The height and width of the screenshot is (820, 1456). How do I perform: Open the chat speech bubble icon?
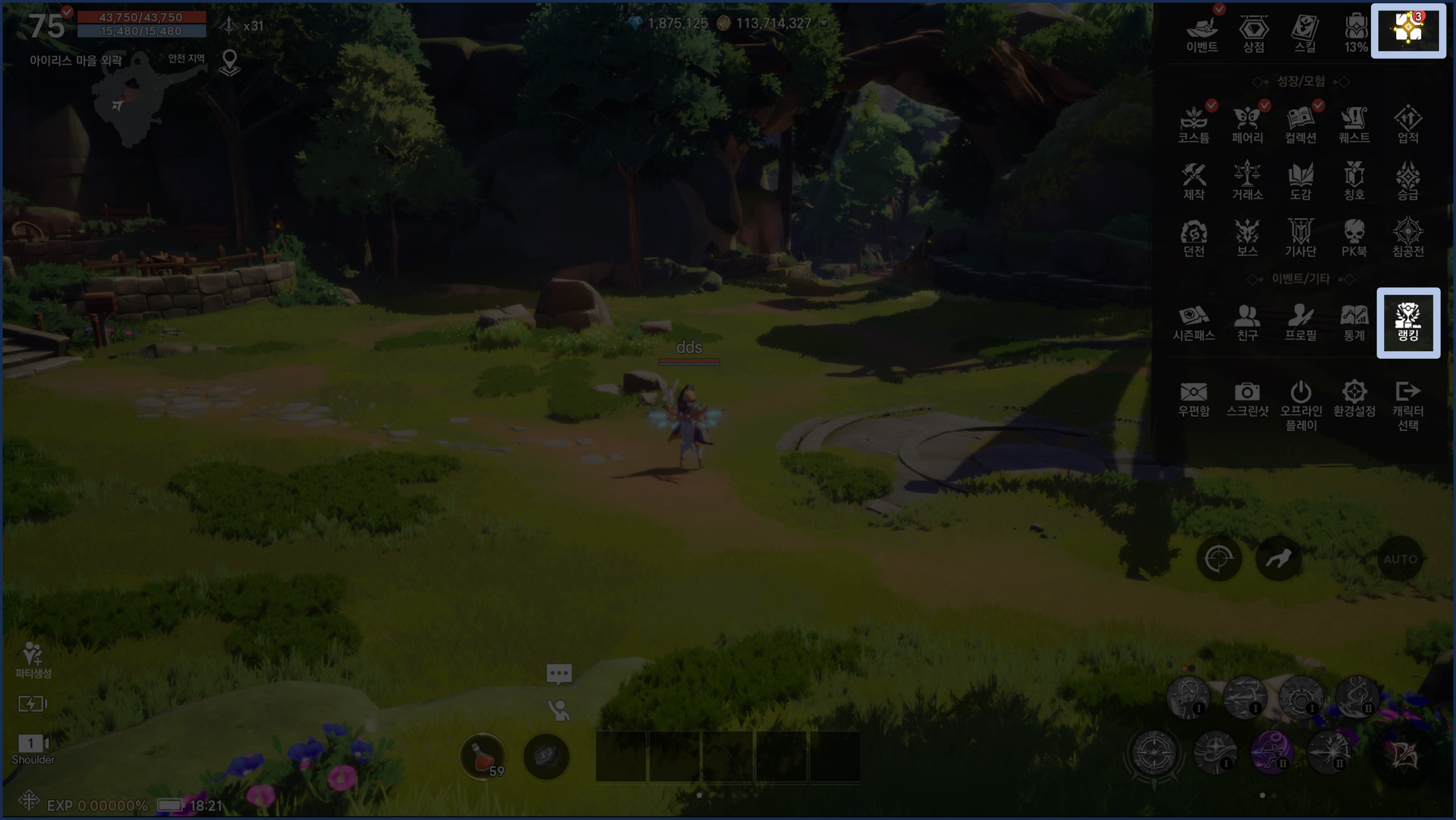[559, 674]
